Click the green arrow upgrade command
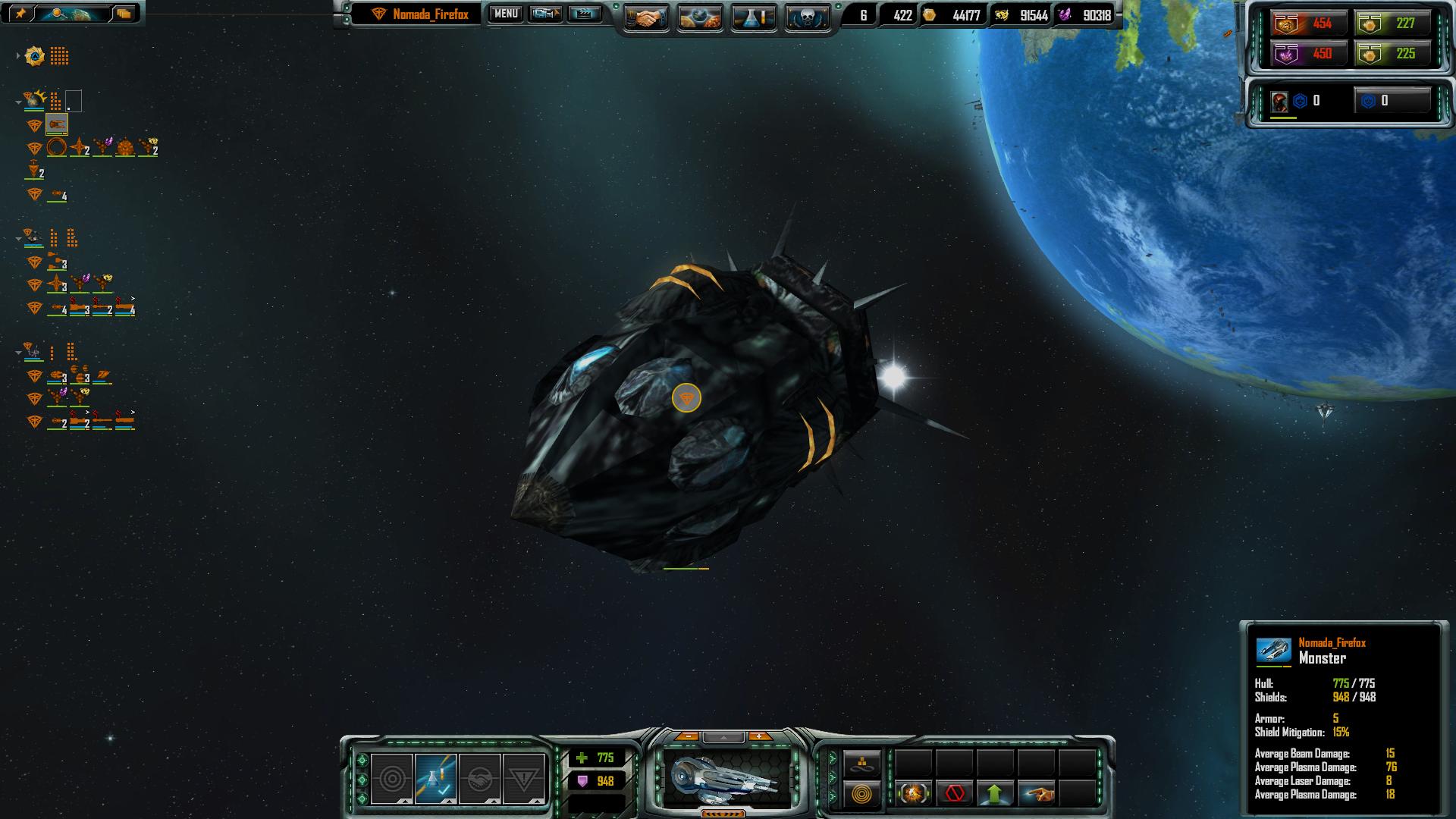This screenshot has width=1456, height=819. point(995,794)
